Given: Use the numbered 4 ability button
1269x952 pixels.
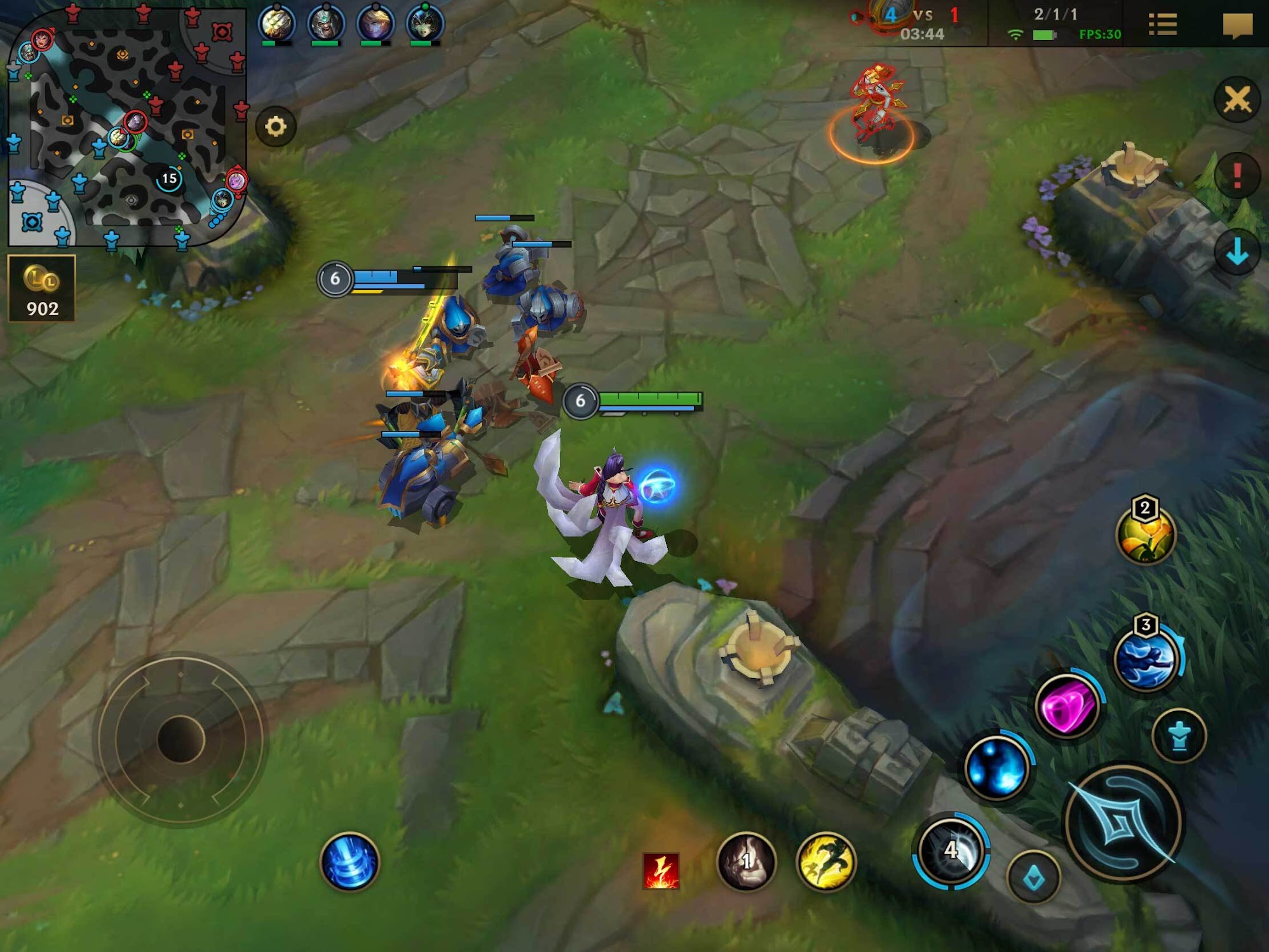Looking at the screenshot, I should (x=951, y=850).
